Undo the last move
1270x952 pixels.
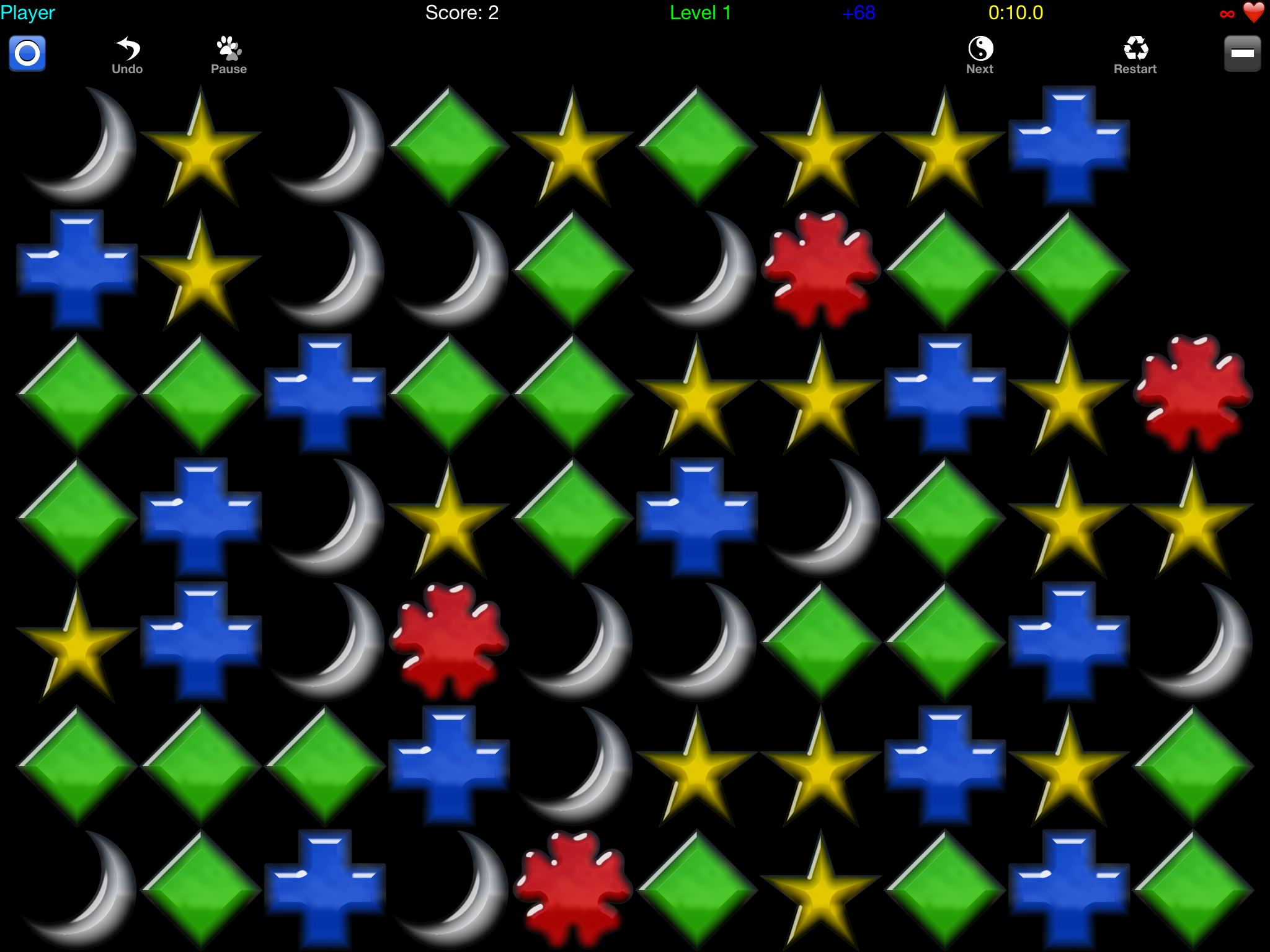127,56
